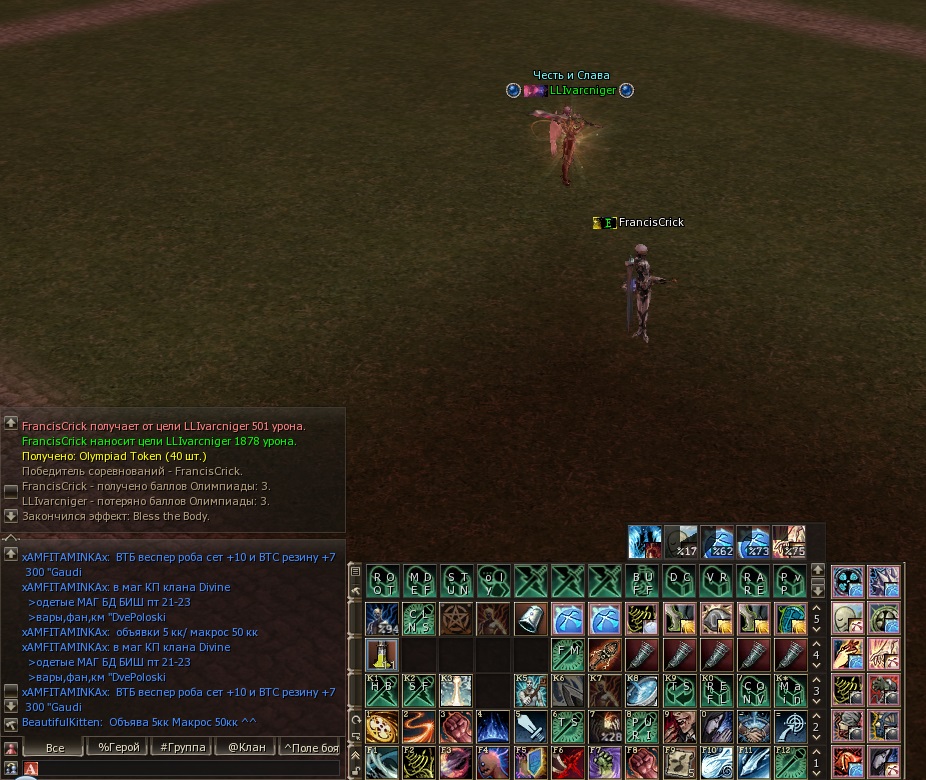
Task: Trigger the REFL macro slot
Action: pos(716,691)
